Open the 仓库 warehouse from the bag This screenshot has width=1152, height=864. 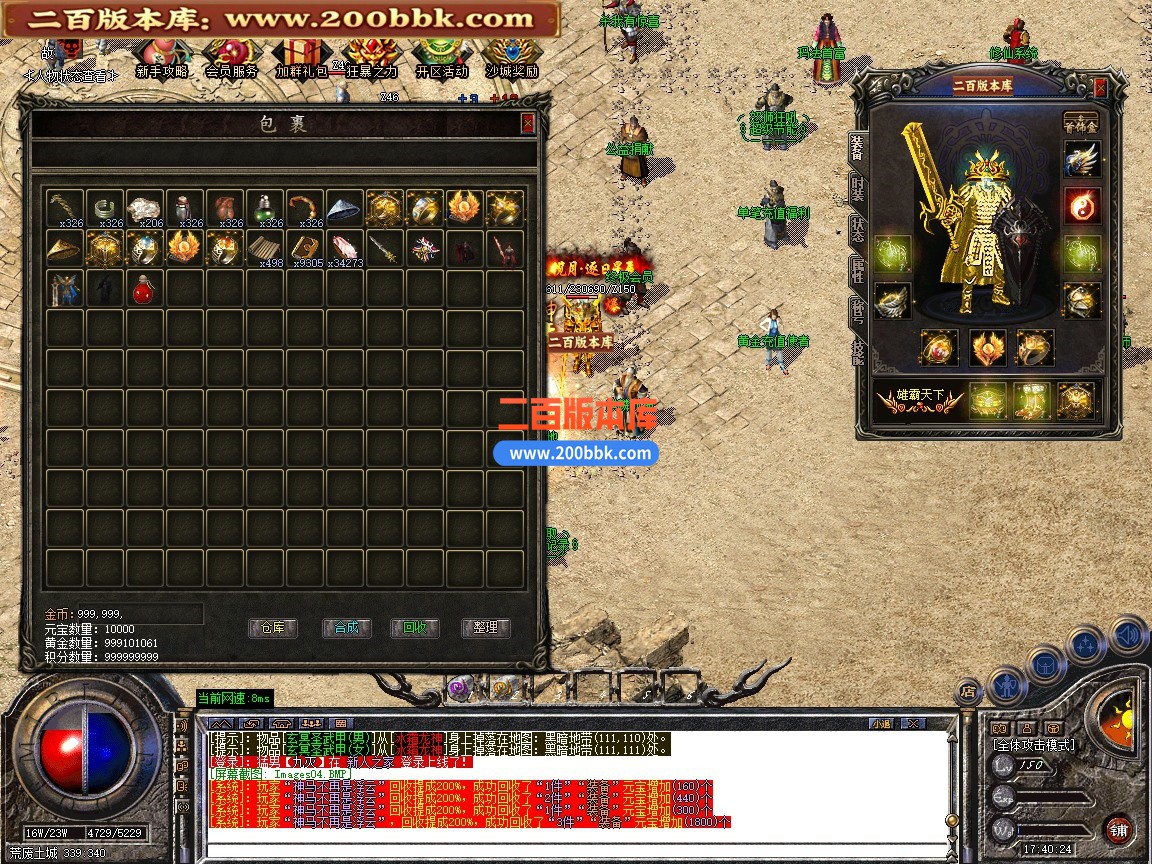tap(272, 628)
